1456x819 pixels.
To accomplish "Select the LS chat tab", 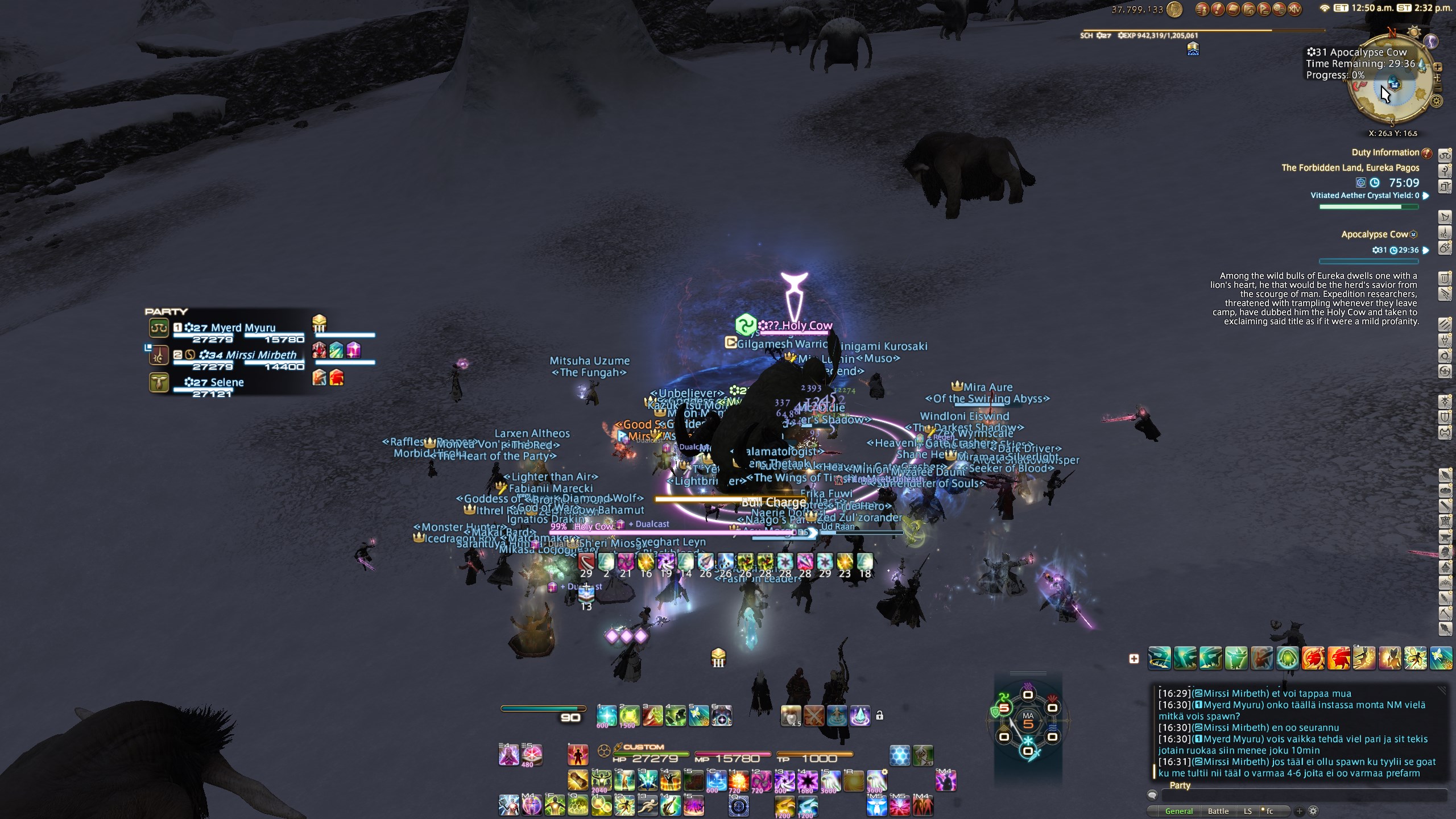I will pos(1247,811).
